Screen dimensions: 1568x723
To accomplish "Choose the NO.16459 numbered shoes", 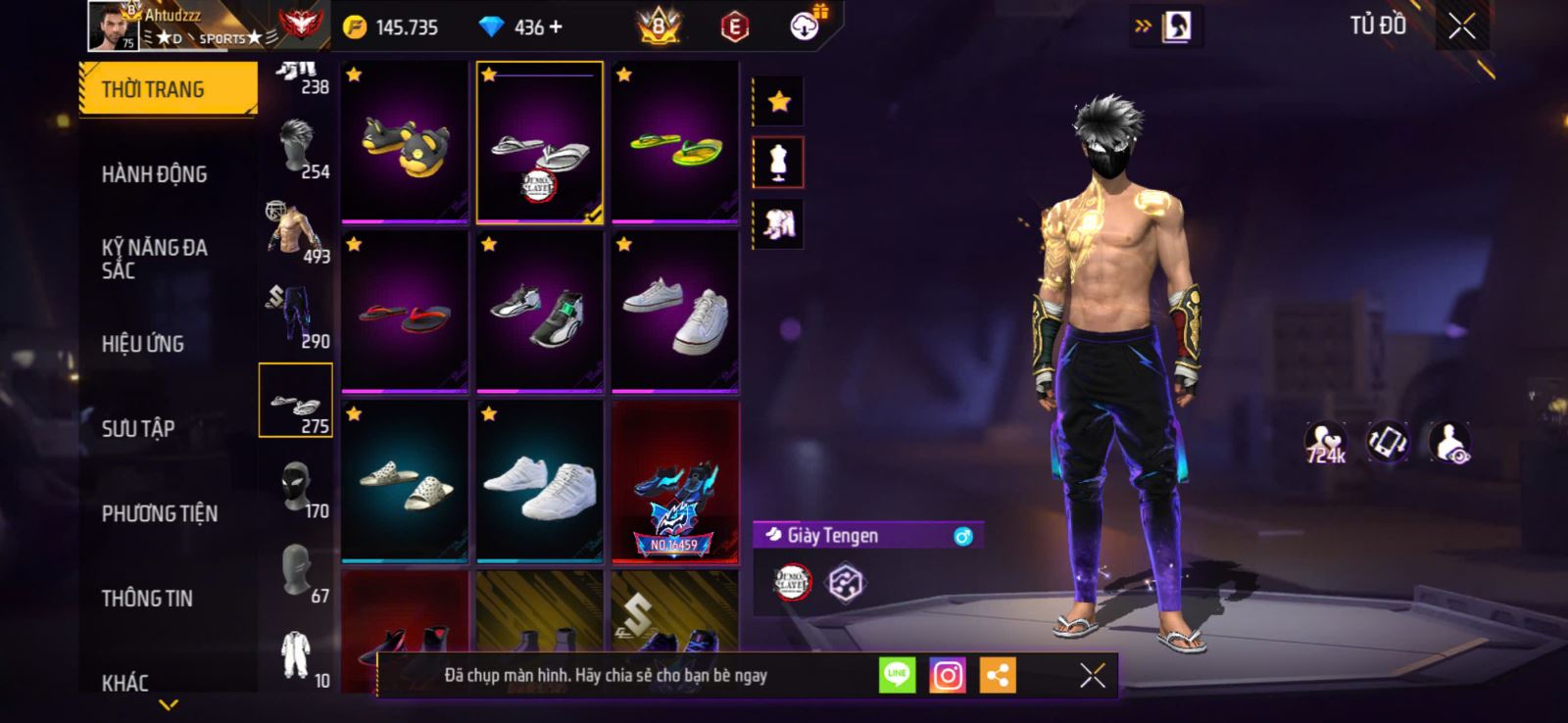I will (675, 483).
